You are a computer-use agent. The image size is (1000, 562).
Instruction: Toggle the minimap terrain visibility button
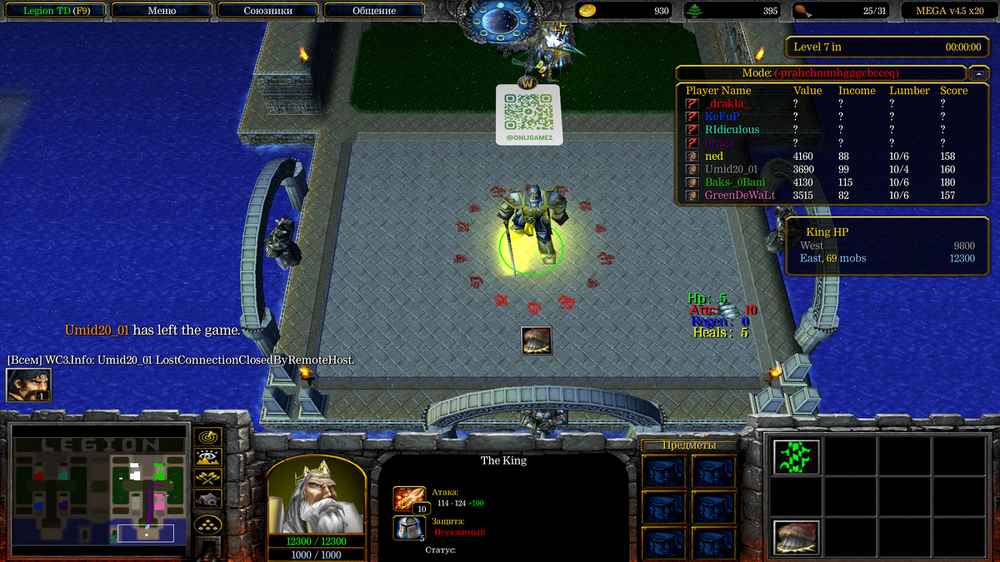208,458
